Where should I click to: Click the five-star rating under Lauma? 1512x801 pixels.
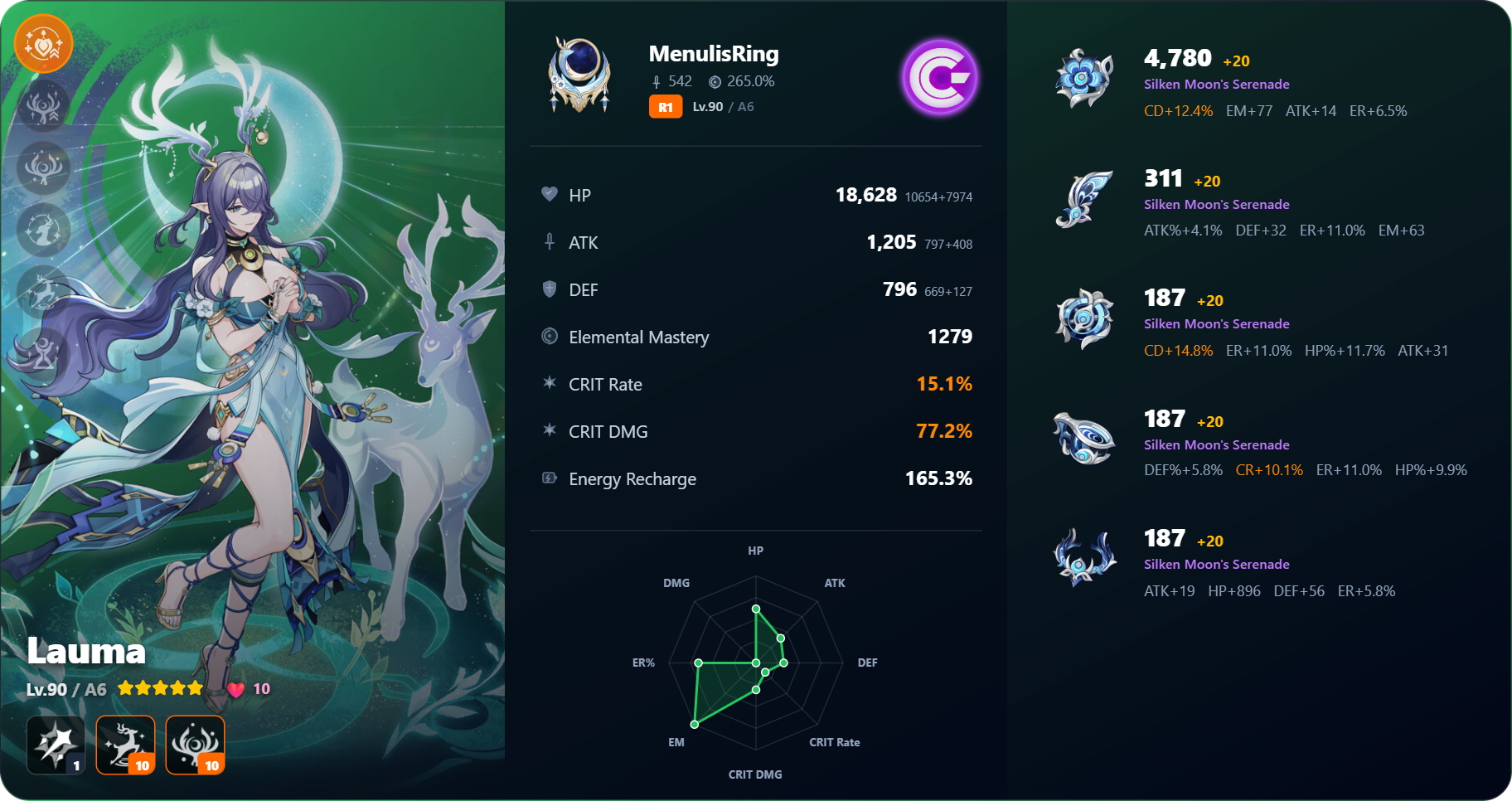[159, 687]
